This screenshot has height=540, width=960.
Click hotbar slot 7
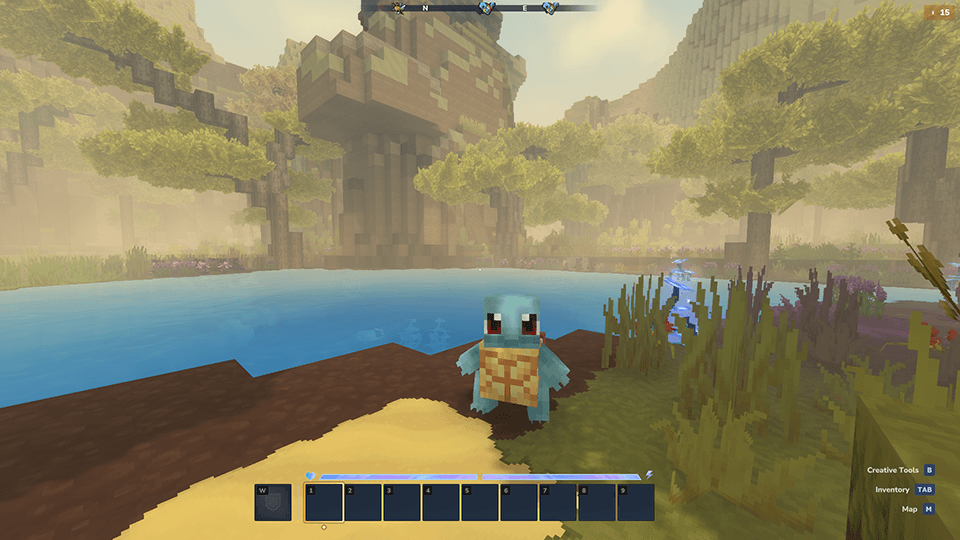(x=558, y=503)
